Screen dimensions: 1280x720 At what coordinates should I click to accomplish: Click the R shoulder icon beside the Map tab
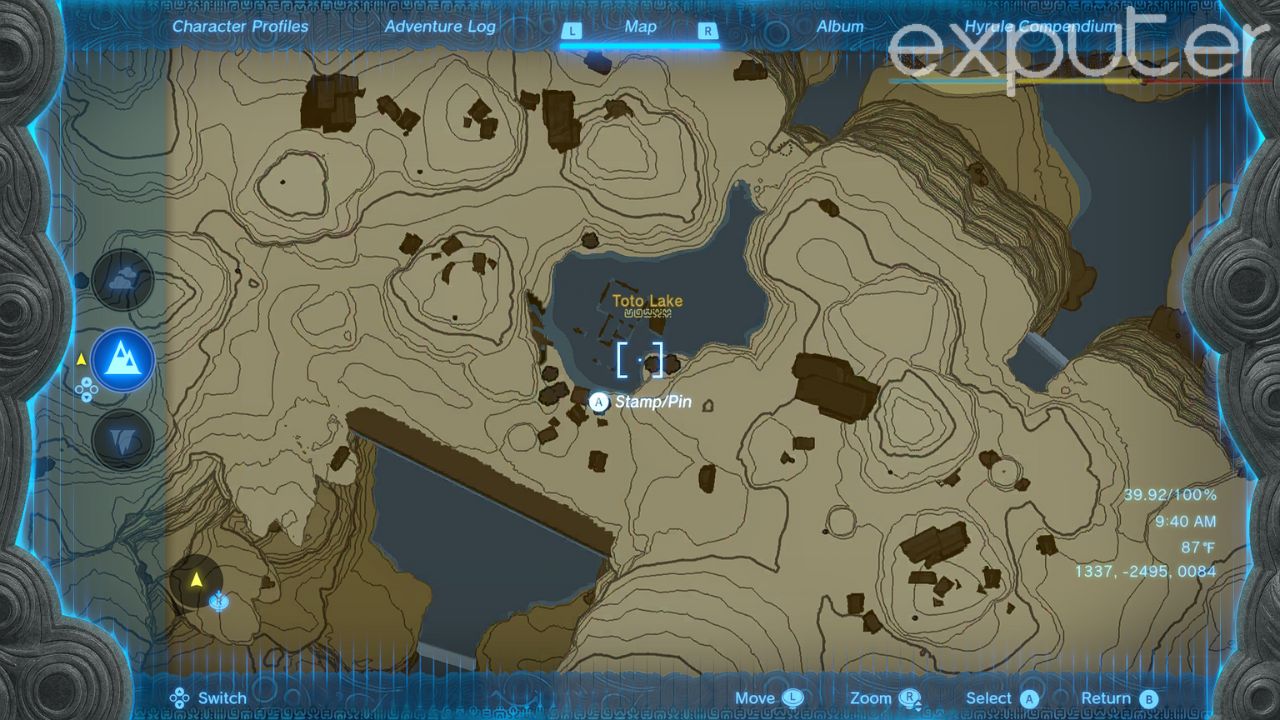coord(708,31)
